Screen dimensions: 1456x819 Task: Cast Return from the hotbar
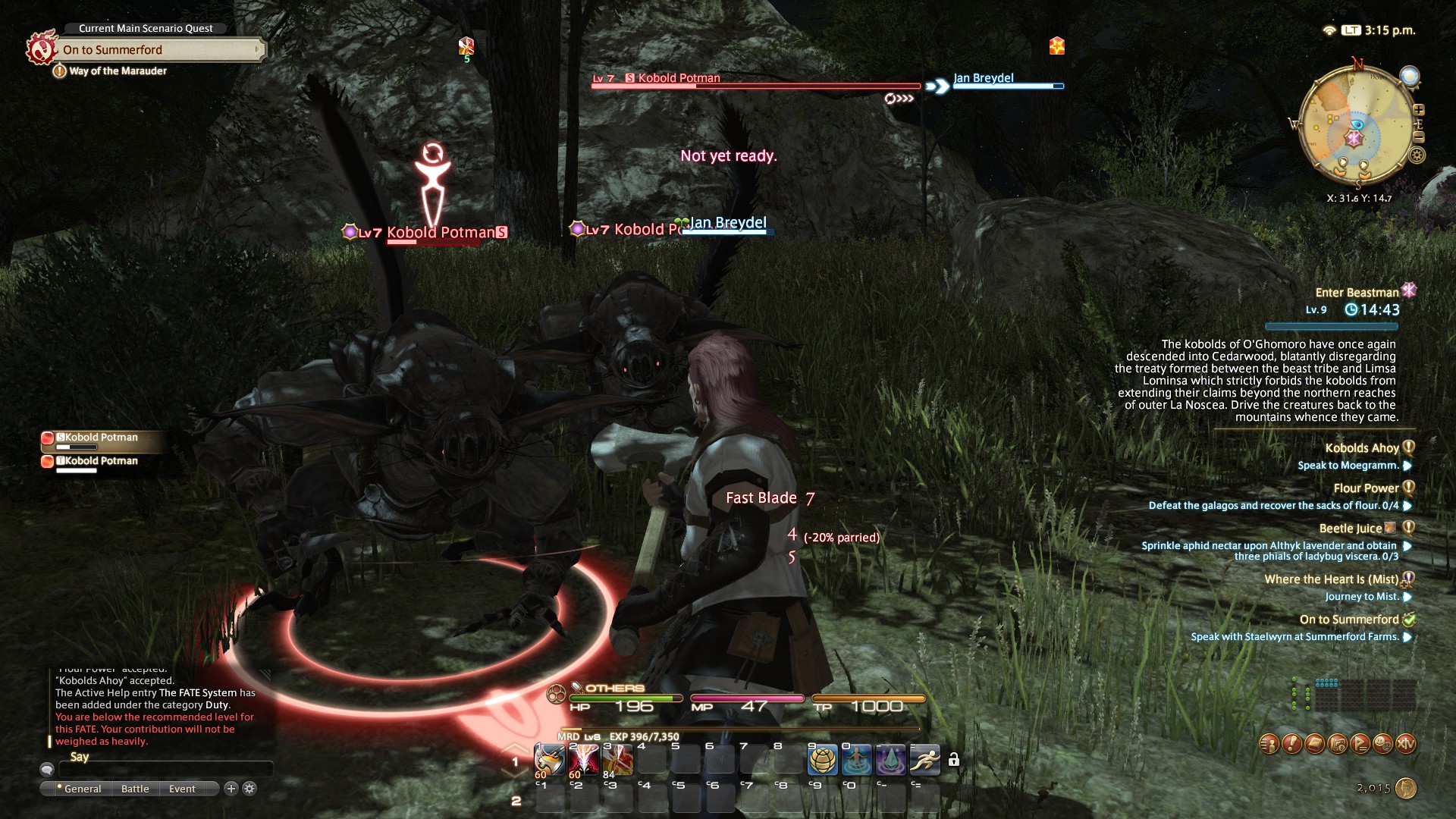point(856,760)
